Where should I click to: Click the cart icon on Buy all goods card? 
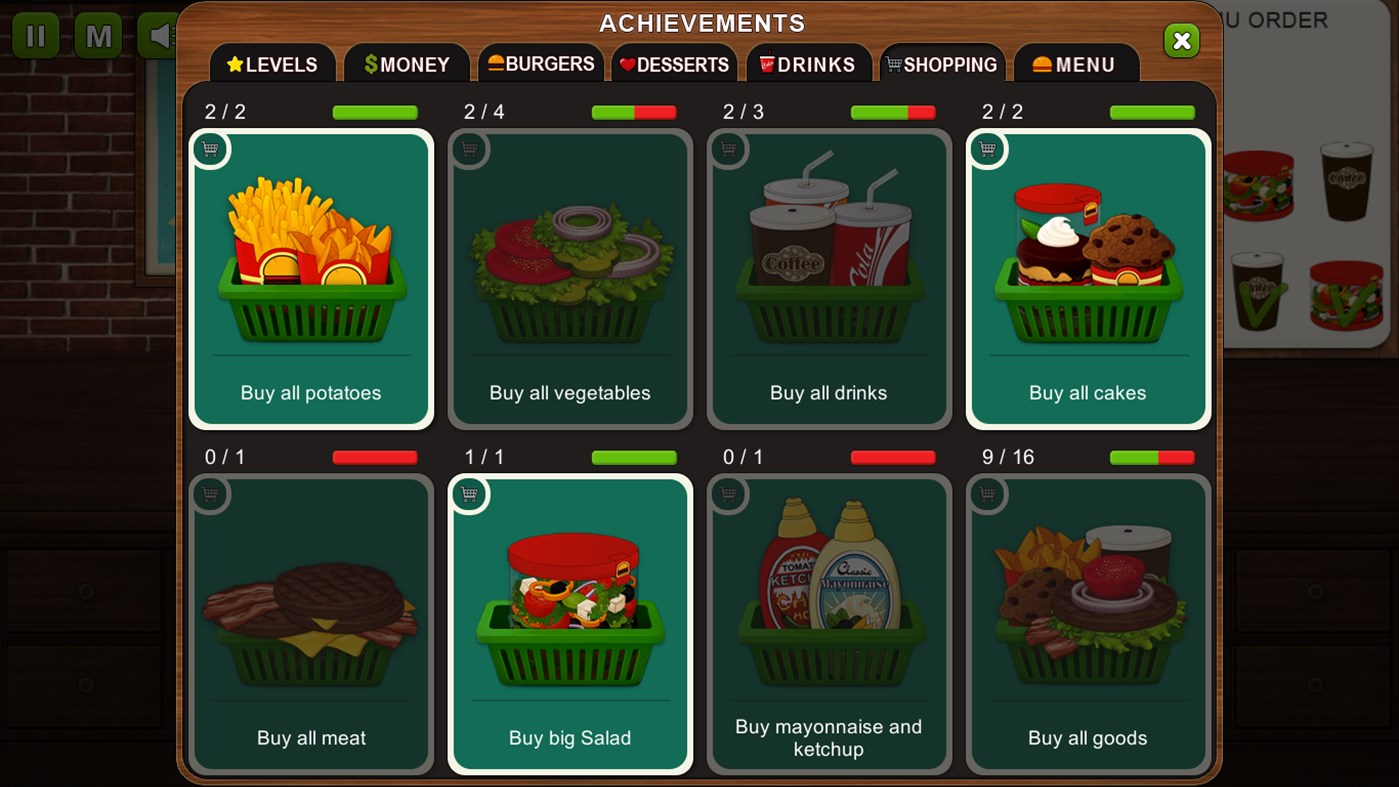coord(988,494)
